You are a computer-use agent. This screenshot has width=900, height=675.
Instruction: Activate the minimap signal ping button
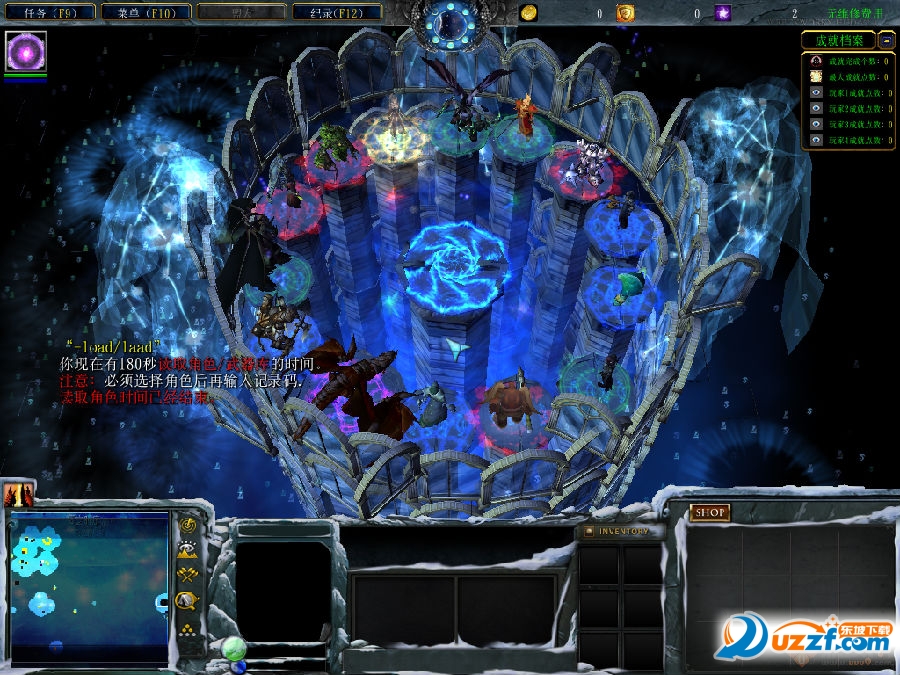pyautogui.click(x=187, y=525)
